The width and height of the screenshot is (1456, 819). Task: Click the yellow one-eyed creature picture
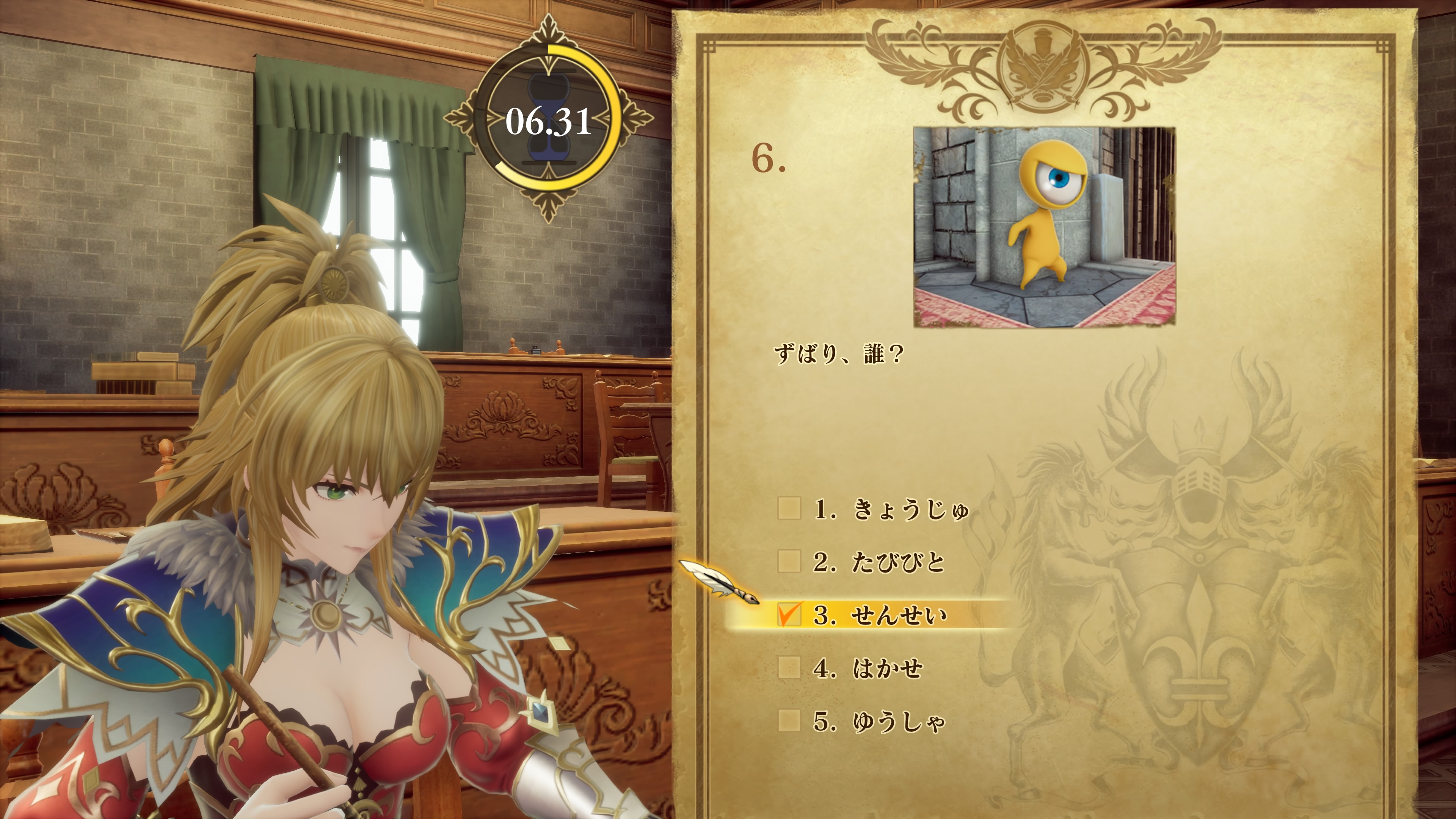point(1044,227)
